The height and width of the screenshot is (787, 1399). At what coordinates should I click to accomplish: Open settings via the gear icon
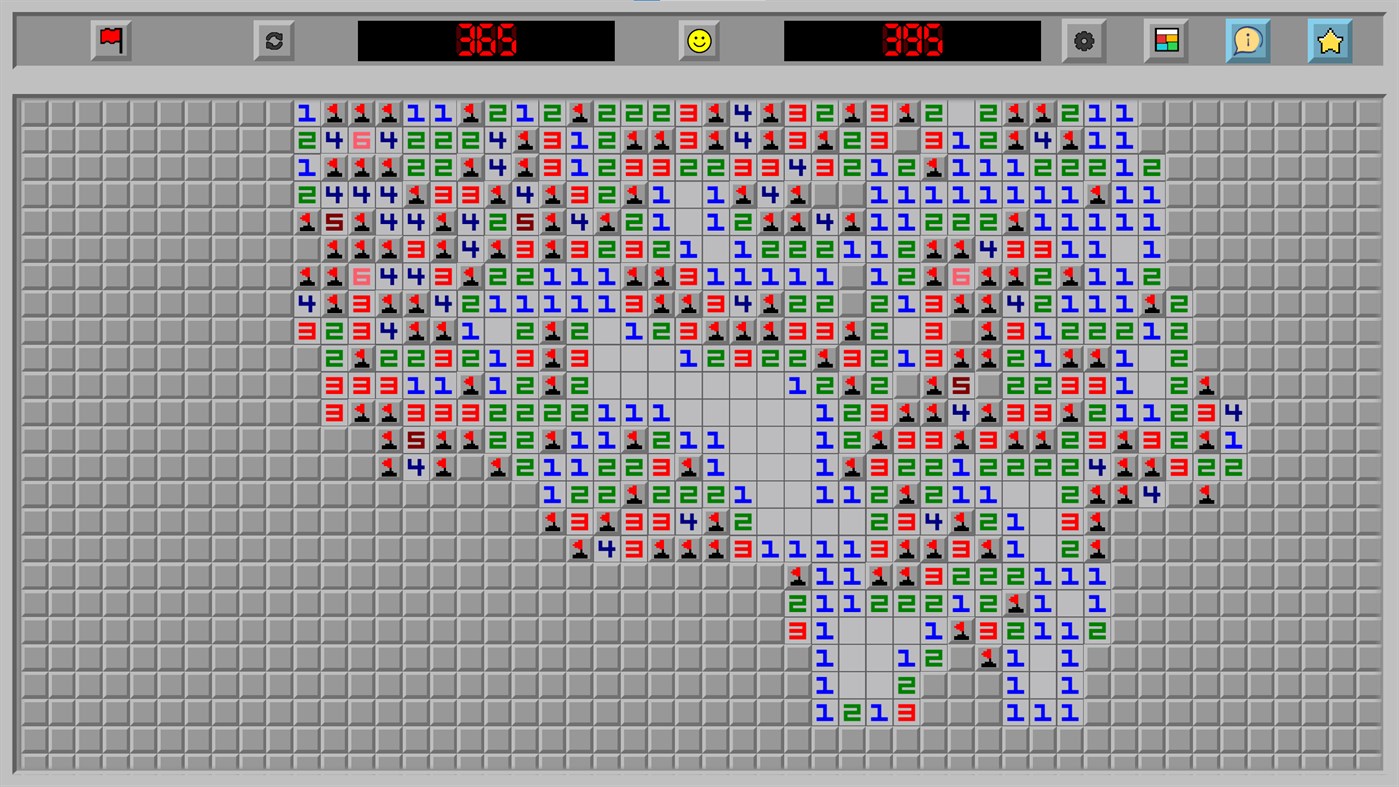(x=1085, y=41)
